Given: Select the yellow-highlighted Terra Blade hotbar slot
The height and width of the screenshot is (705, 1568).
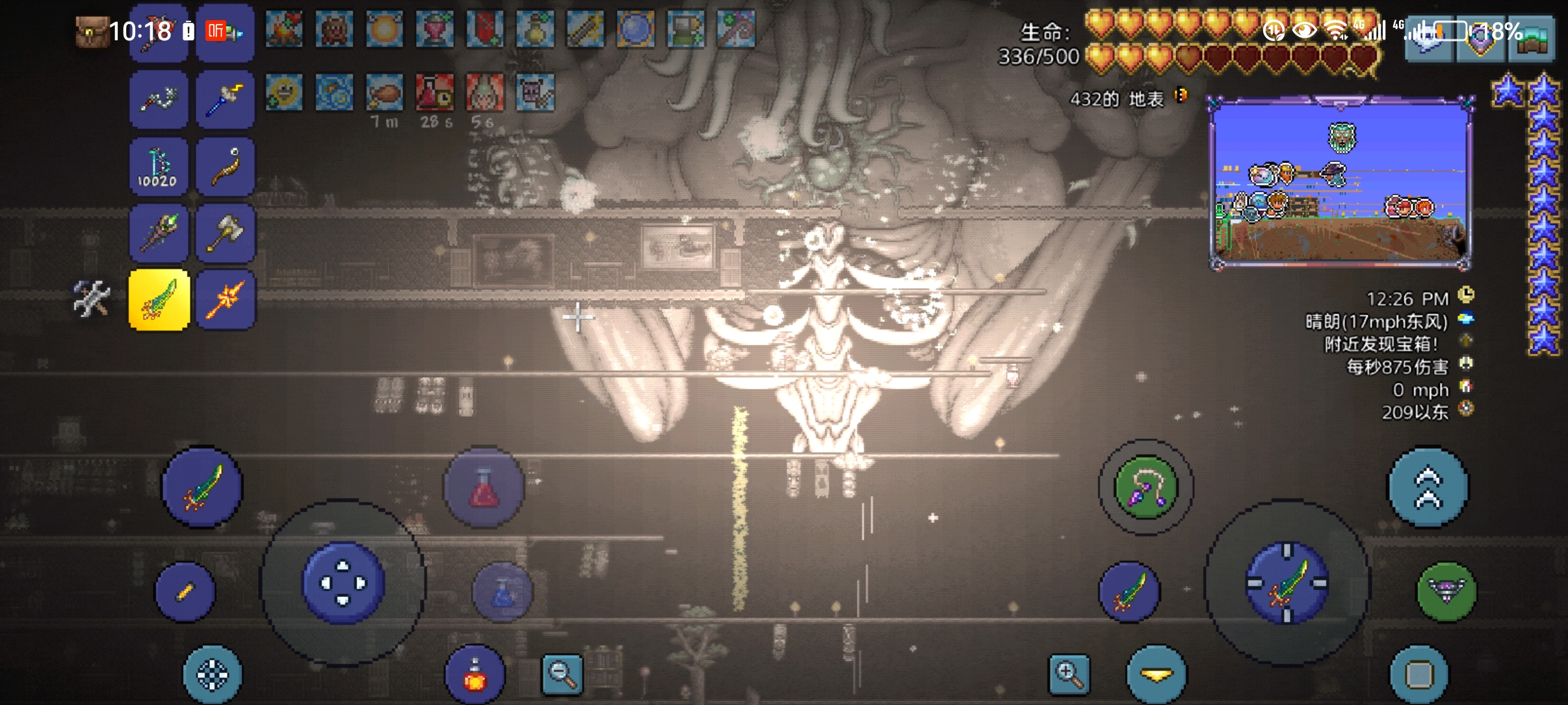Looking at the screenshot, I should pos(159,300).
